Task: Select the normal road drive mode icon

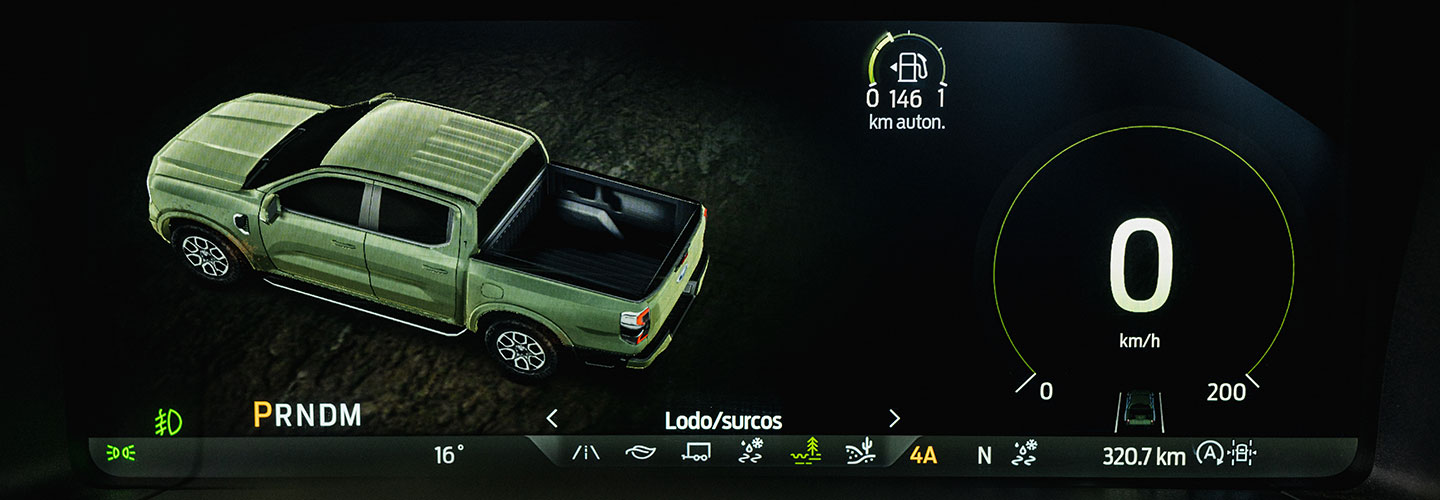Action: pos(586,455)
